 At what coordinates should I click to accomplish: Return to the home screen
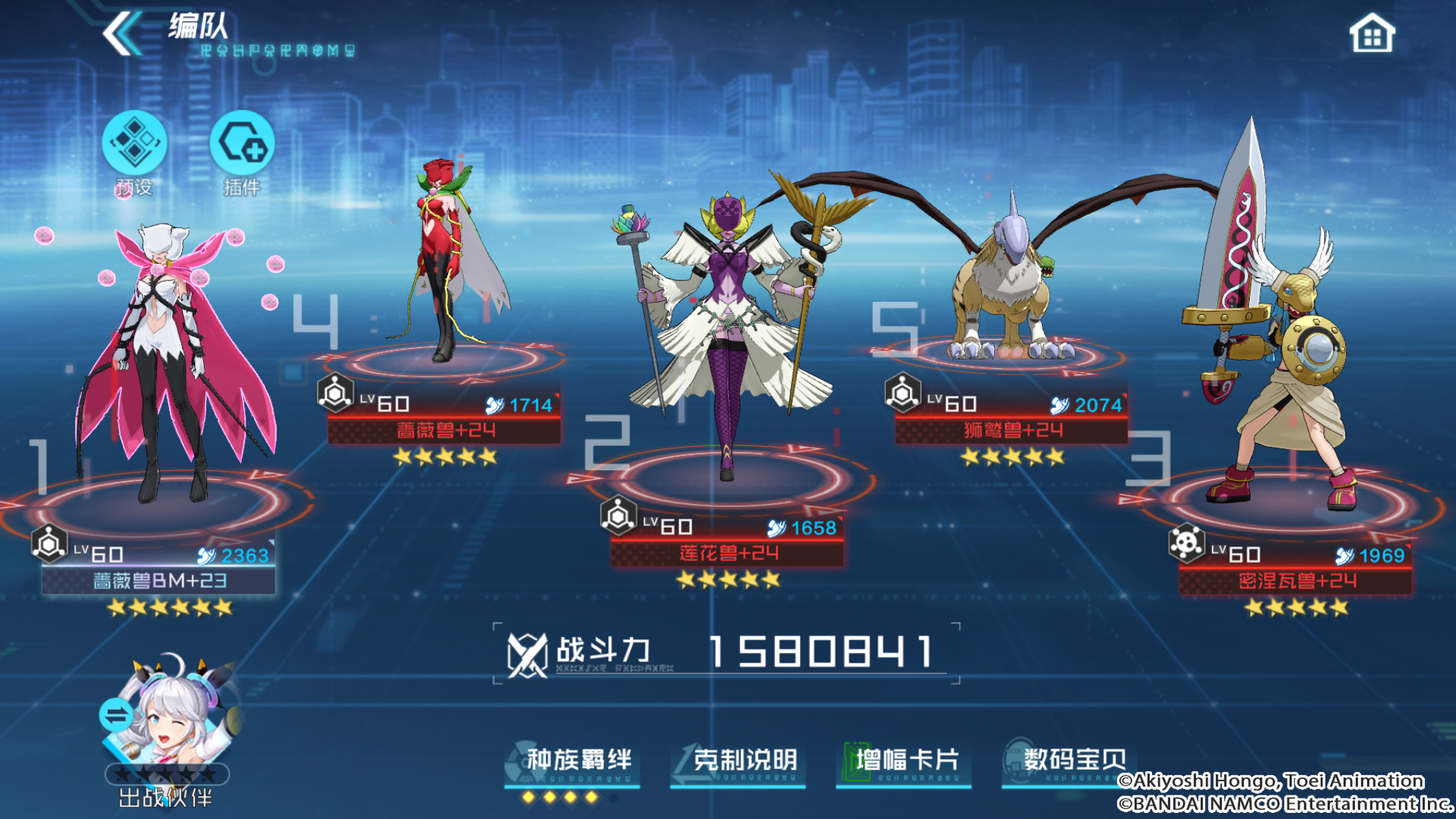tap(1371, 35)
